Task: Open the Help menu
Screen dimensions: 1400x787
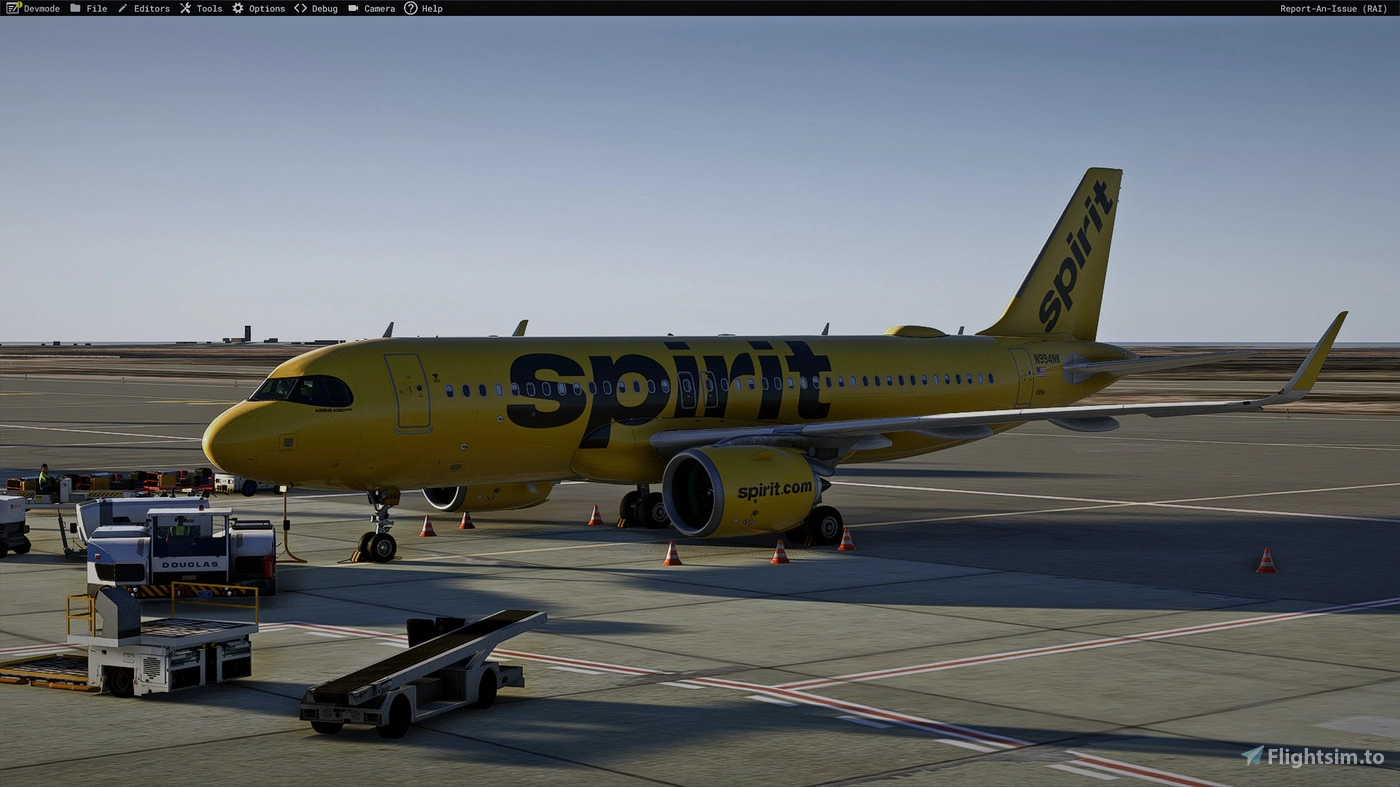Action: (432, 8)
